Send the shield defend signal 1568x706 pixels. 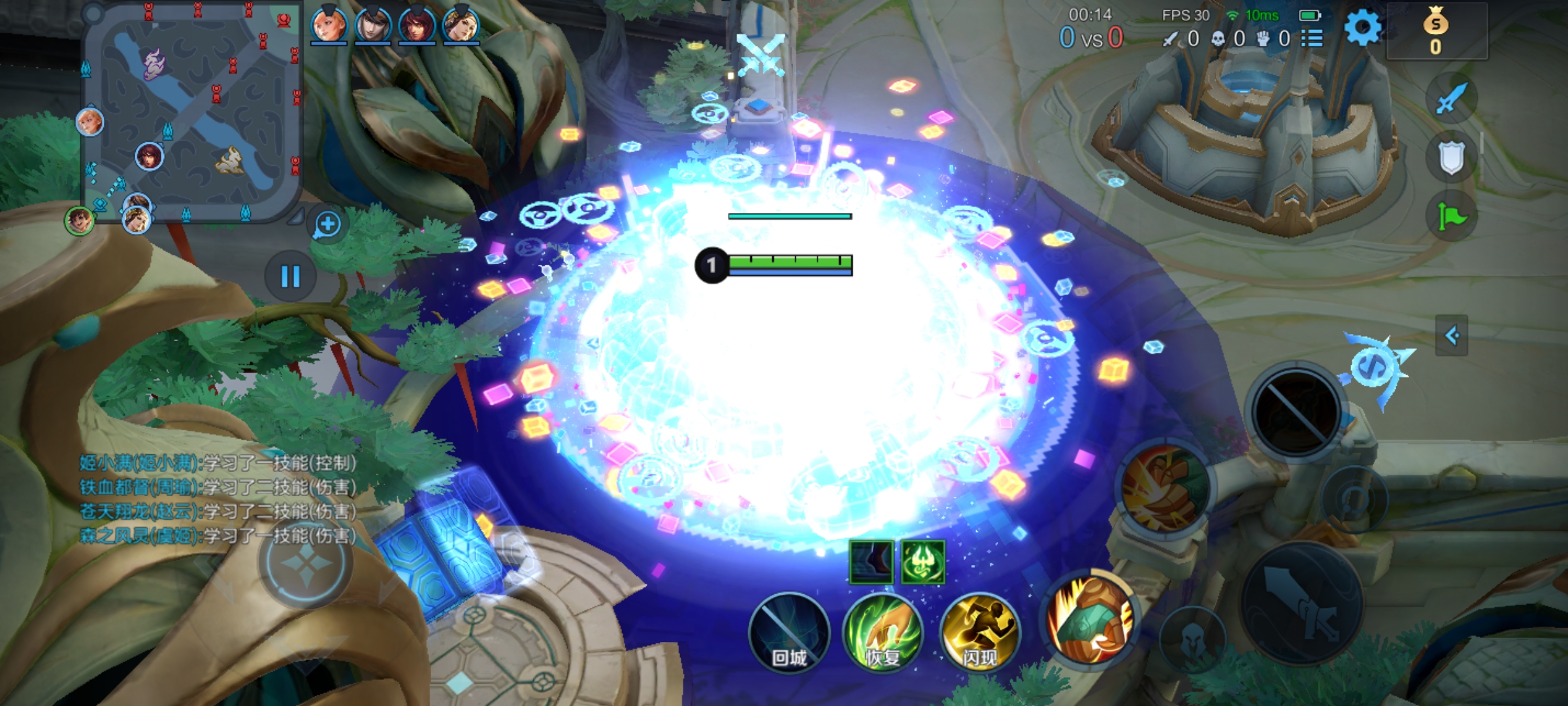coord(1451,158)
